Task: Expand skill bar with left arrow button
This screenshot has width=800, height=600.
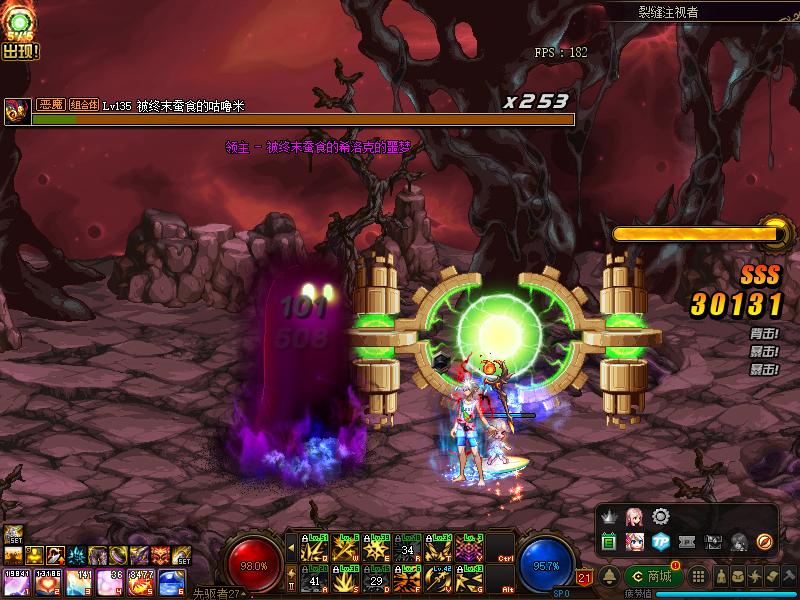Action: (x=291, y=548)
